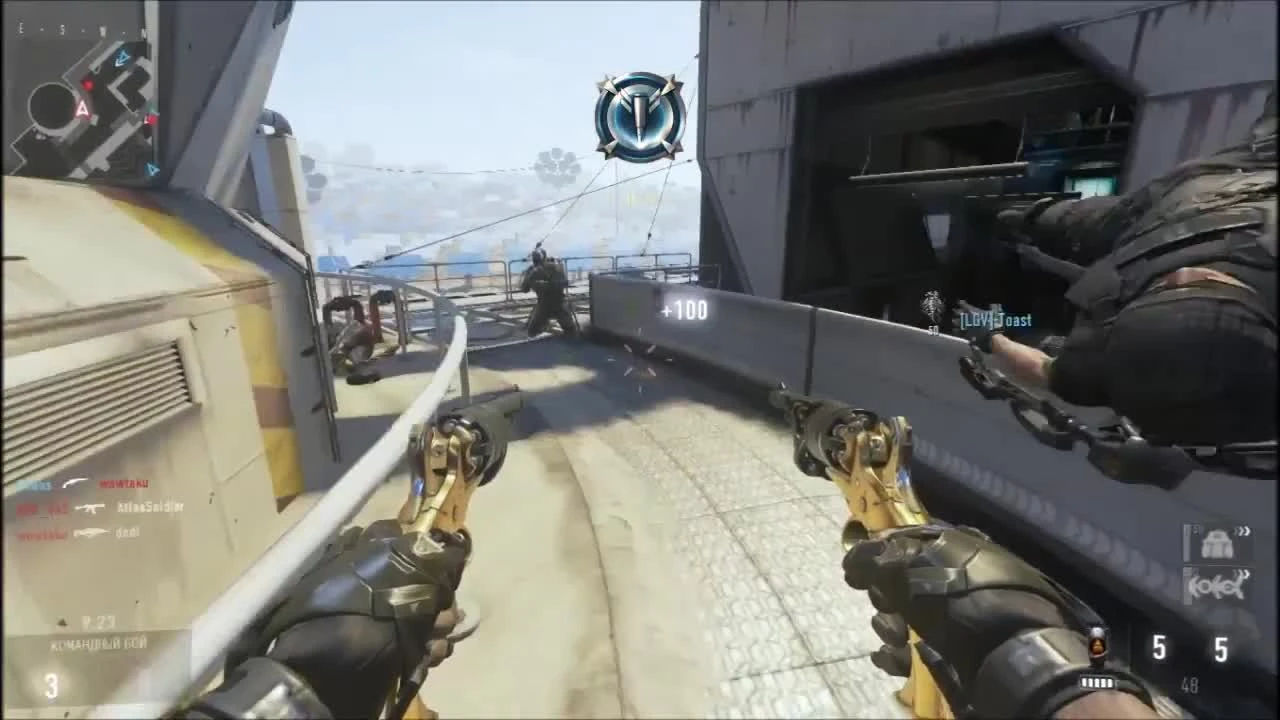This screenshot has width=1280, height=720.
Task: Click the [LGV] Toast player nametag
Action: [x=995, y=319]
